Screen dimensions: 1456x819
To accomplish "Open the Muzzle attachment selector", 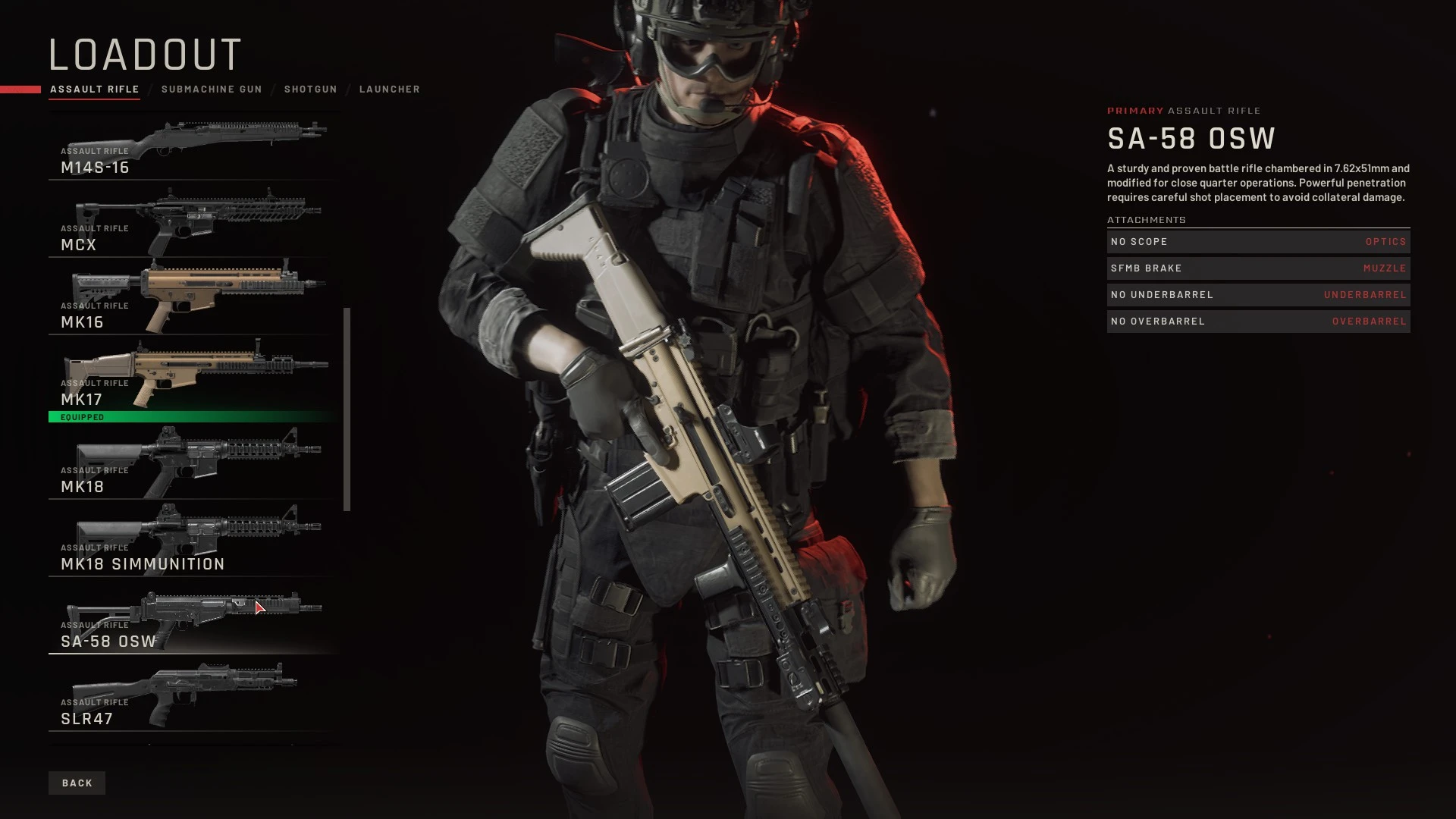I will 1257,268.
